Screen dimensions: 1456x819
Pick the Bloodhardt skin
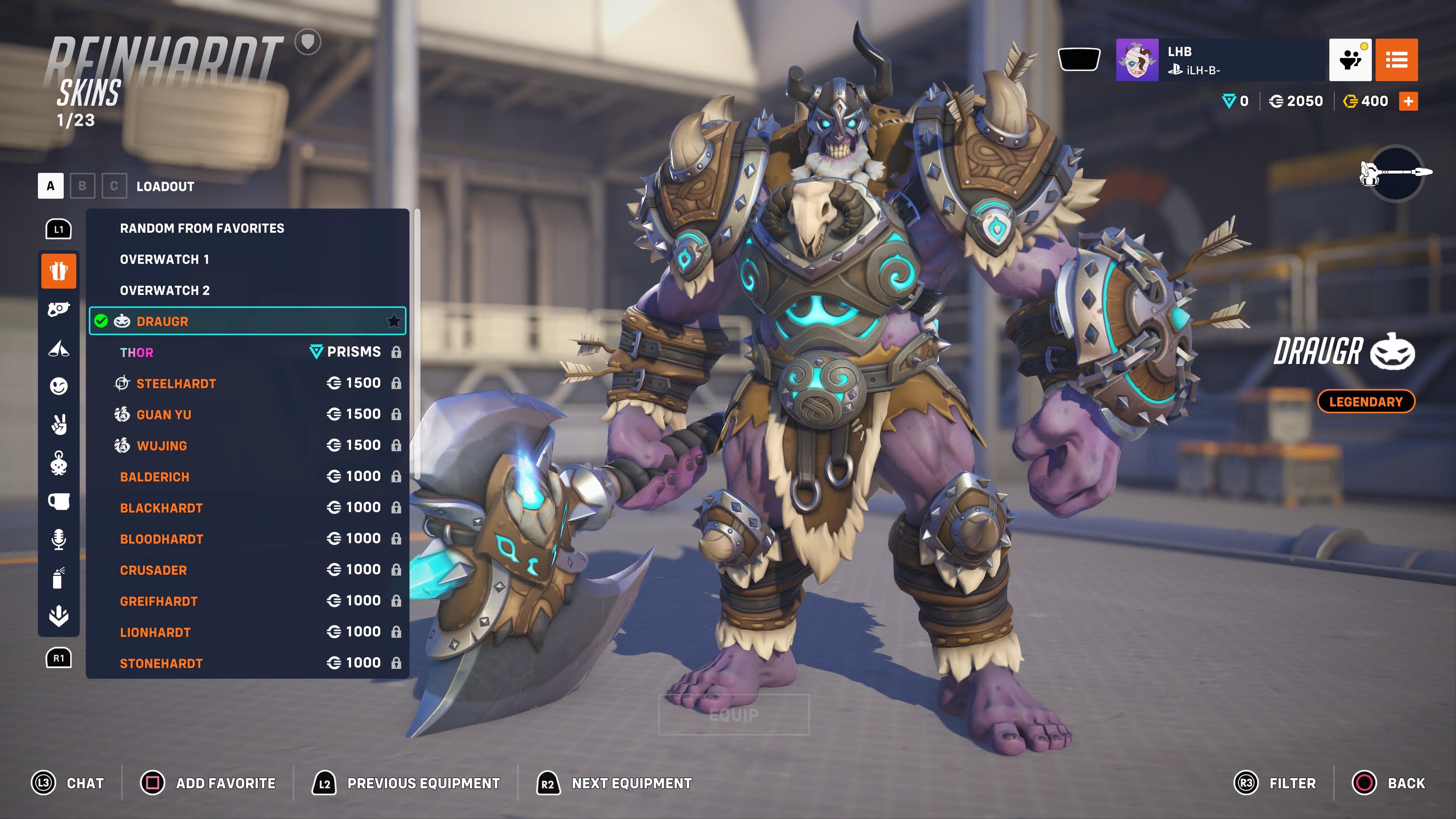point(247,539)
